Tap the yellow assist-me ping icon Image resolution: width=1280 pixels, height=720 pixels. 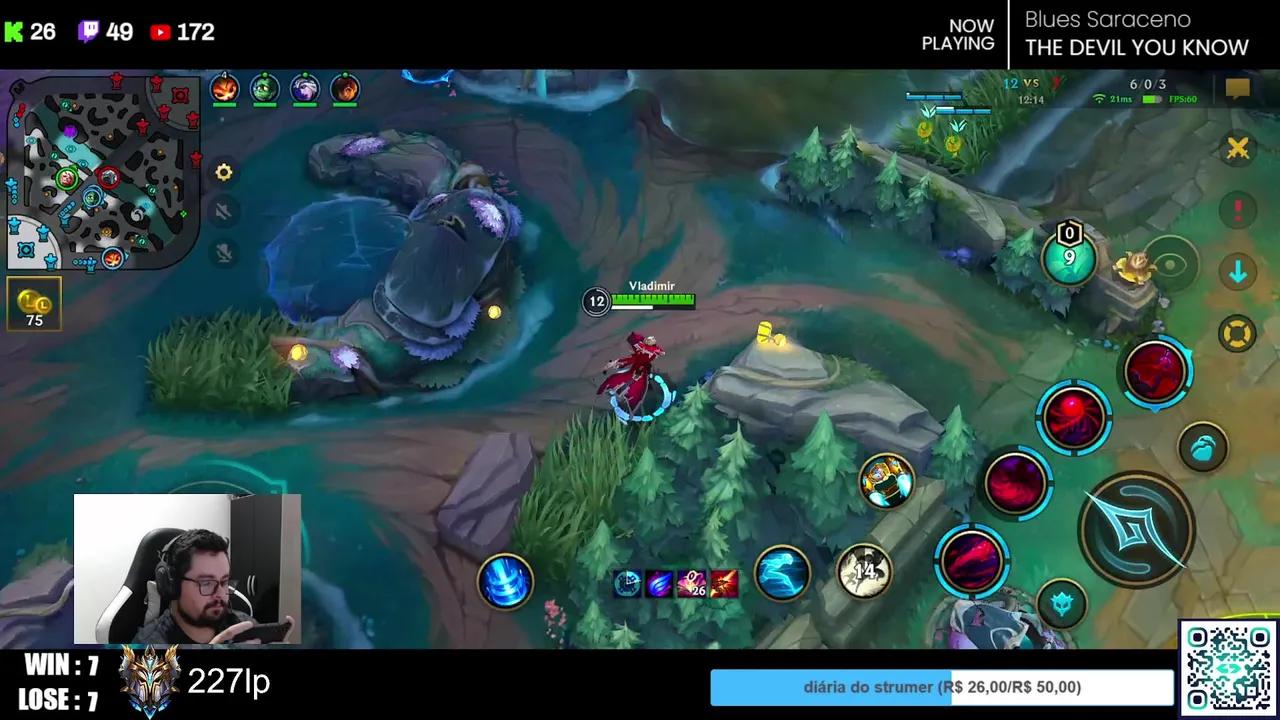pos(1238,333)
